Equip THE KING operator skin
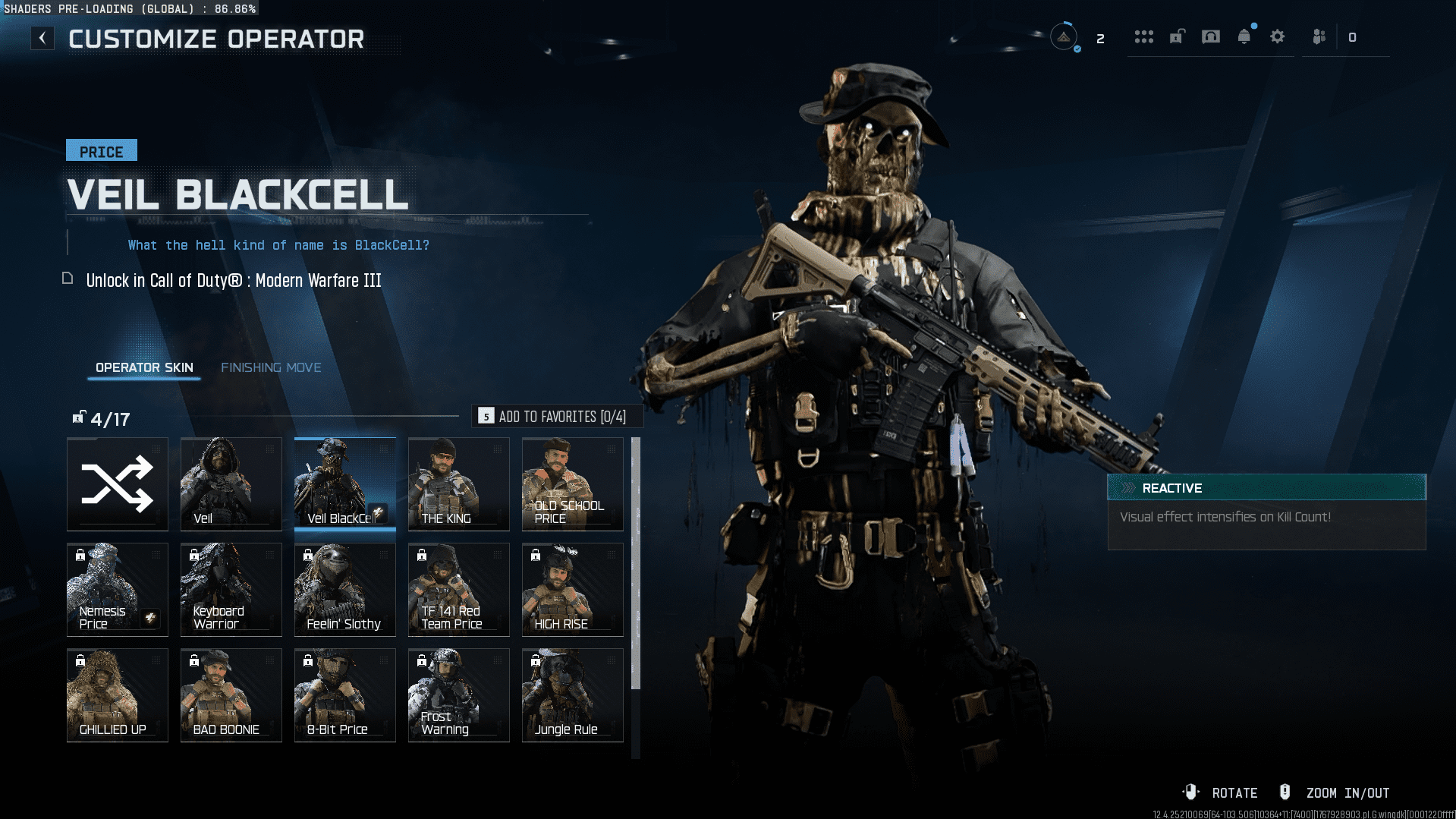 459,484
